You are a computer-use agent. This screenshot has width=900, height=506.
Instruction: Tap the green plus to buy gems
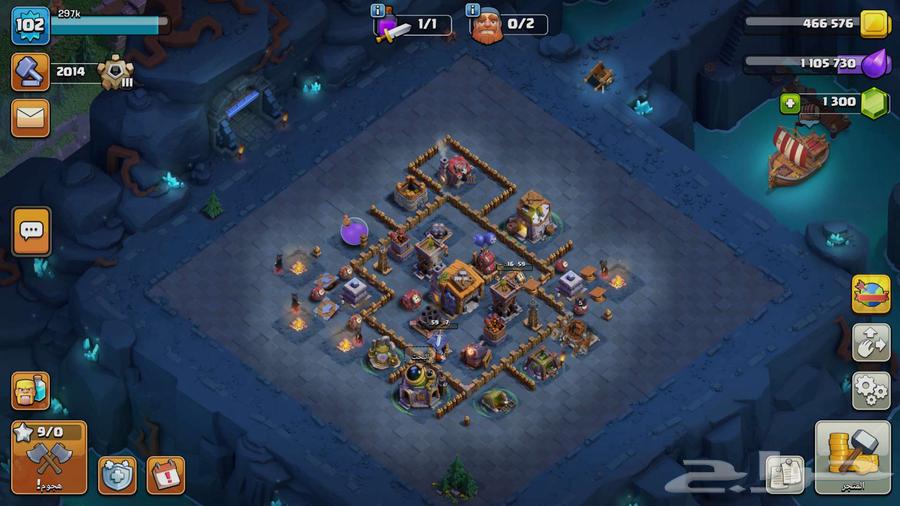(x=791, y=102)
